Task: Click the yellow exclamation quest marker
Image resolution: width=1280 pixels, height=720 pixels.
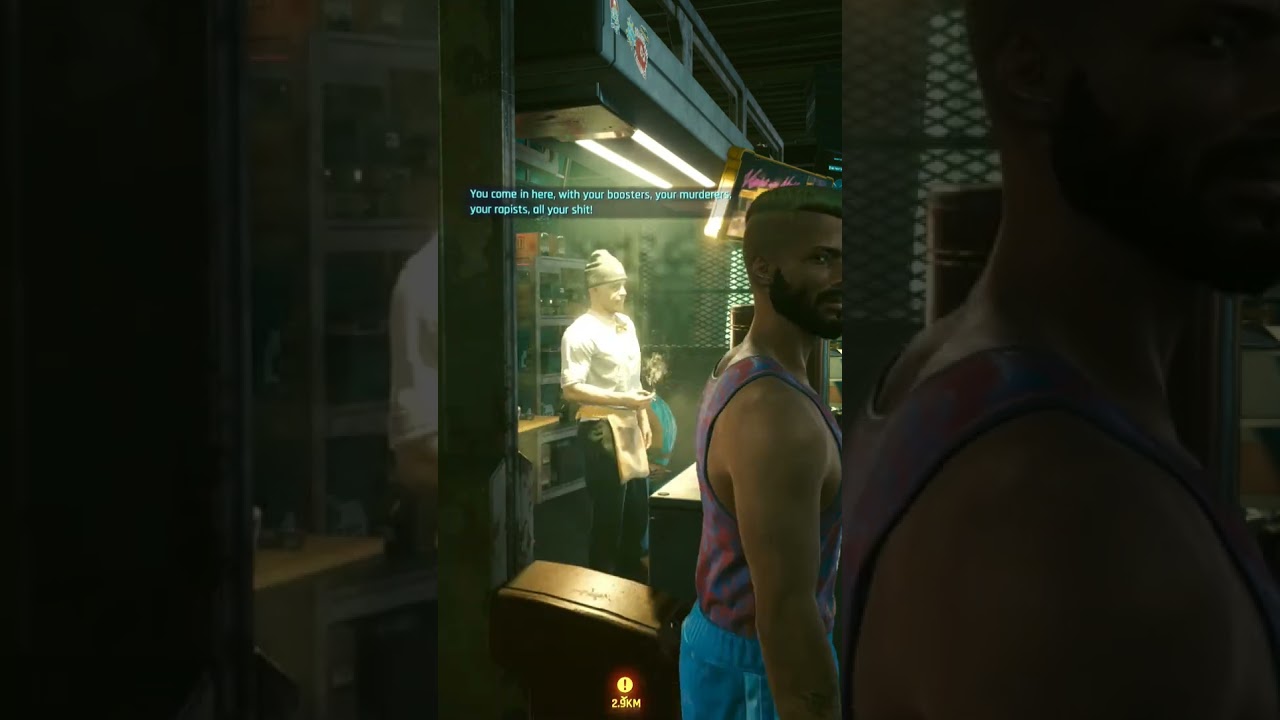Action: (624, 685)
